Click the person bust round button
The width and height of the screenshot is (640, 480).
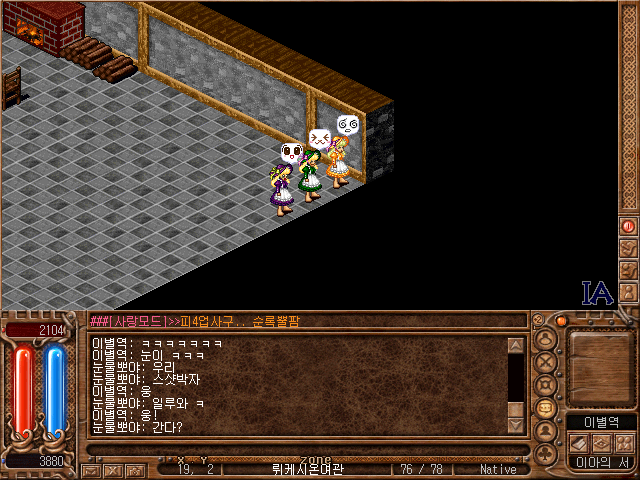point(546,431)
